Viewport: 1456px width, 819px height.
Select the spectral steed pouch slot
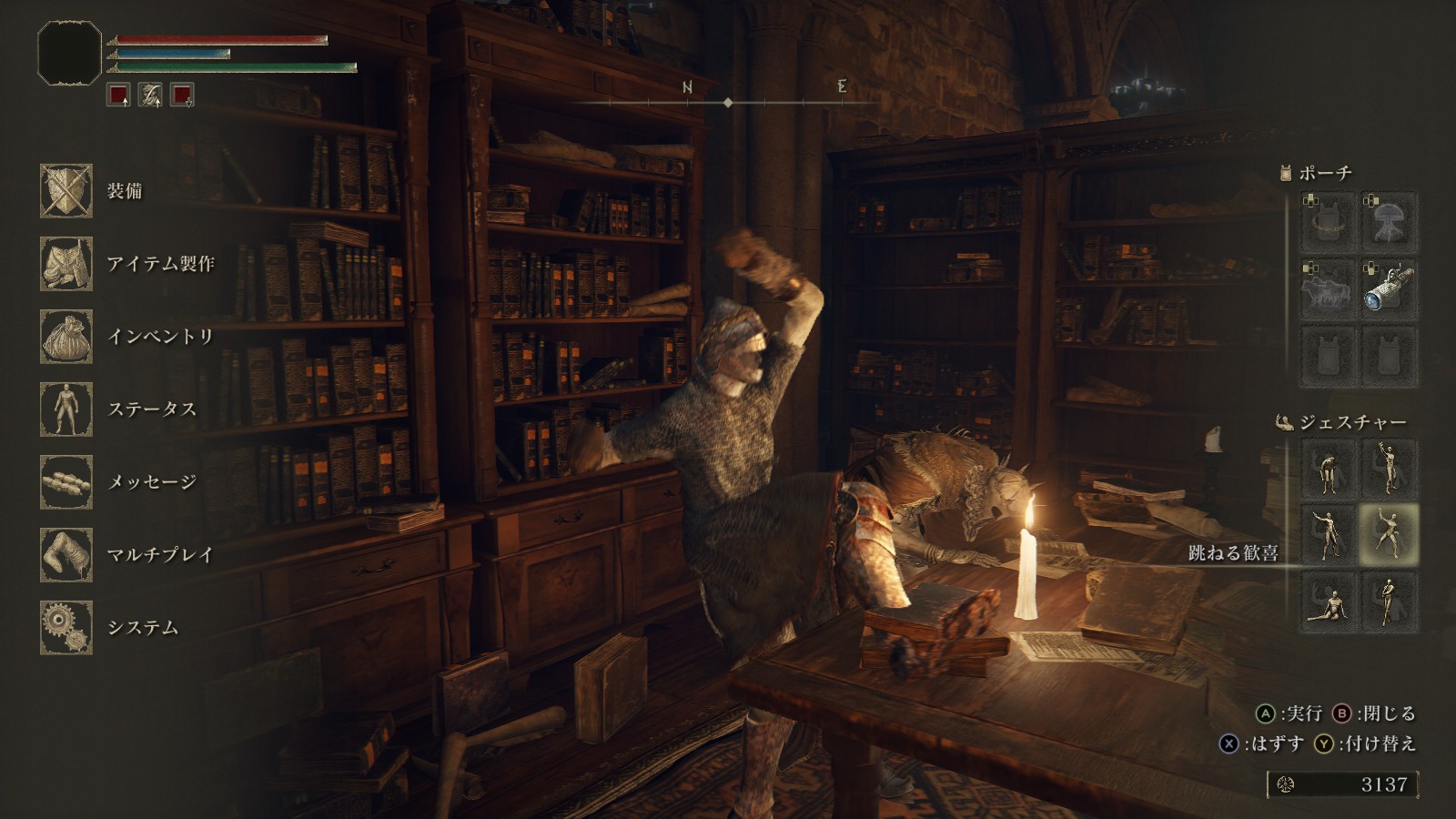coord(1329,289)
